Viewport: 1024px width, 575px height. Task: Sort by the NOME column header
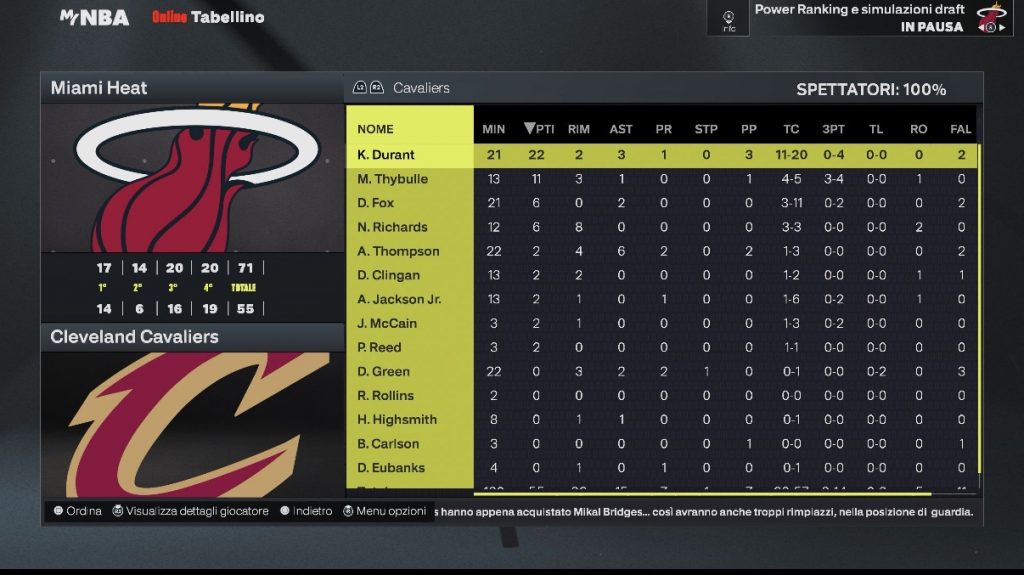coord(376,129)
